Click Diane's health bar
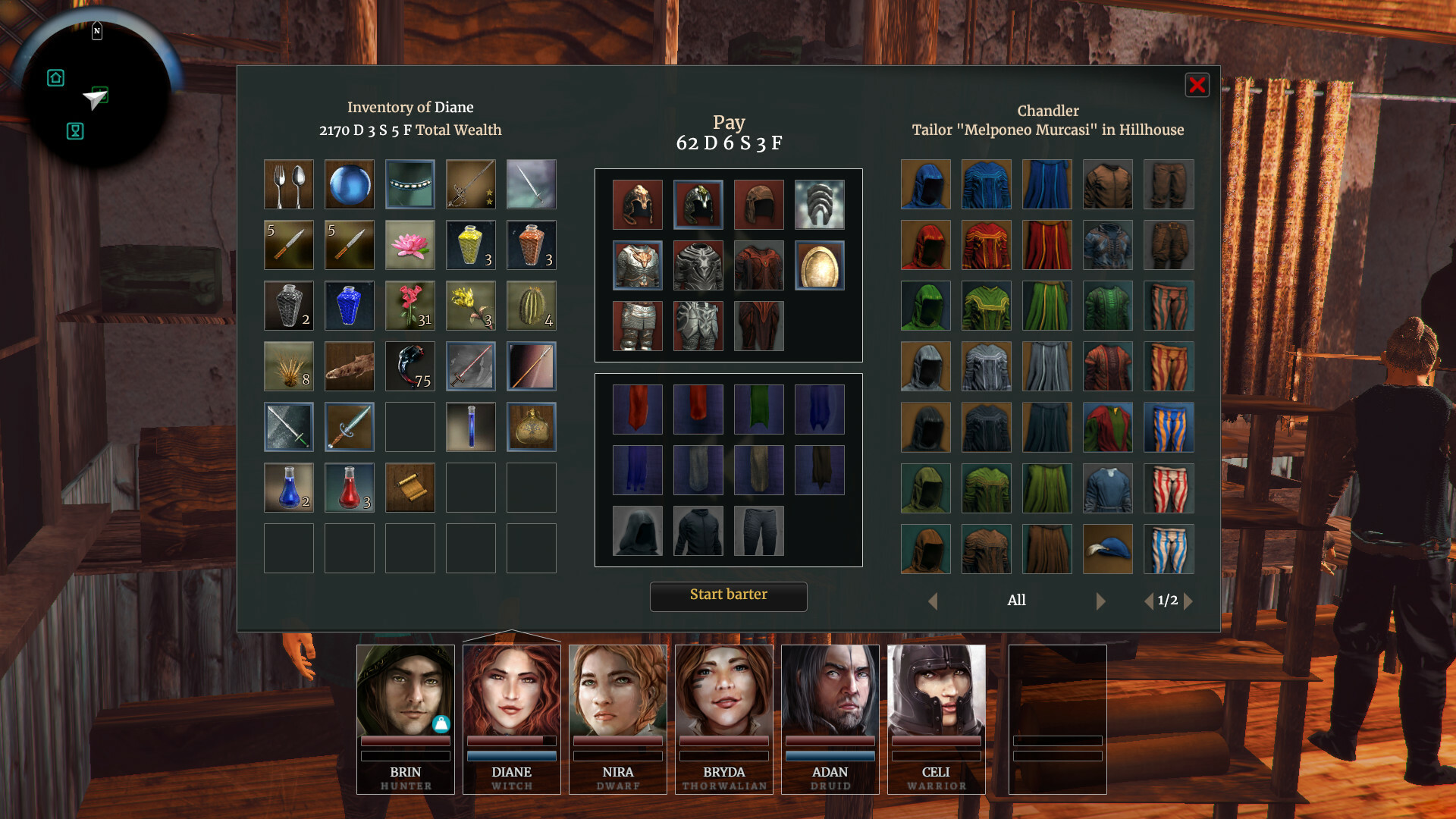The width and height of the screenshot is (1456, 819). pyautogui.click(x=511, y=741)
